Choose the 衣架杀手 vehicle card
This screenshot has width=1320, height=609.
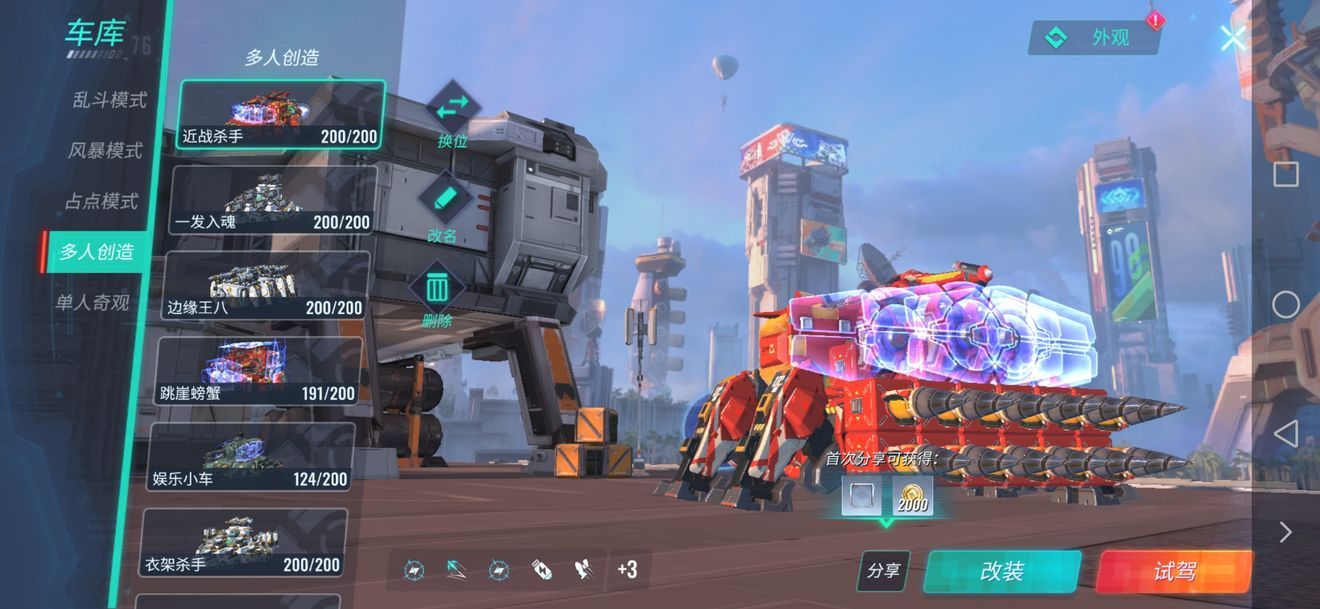[245, 543]
